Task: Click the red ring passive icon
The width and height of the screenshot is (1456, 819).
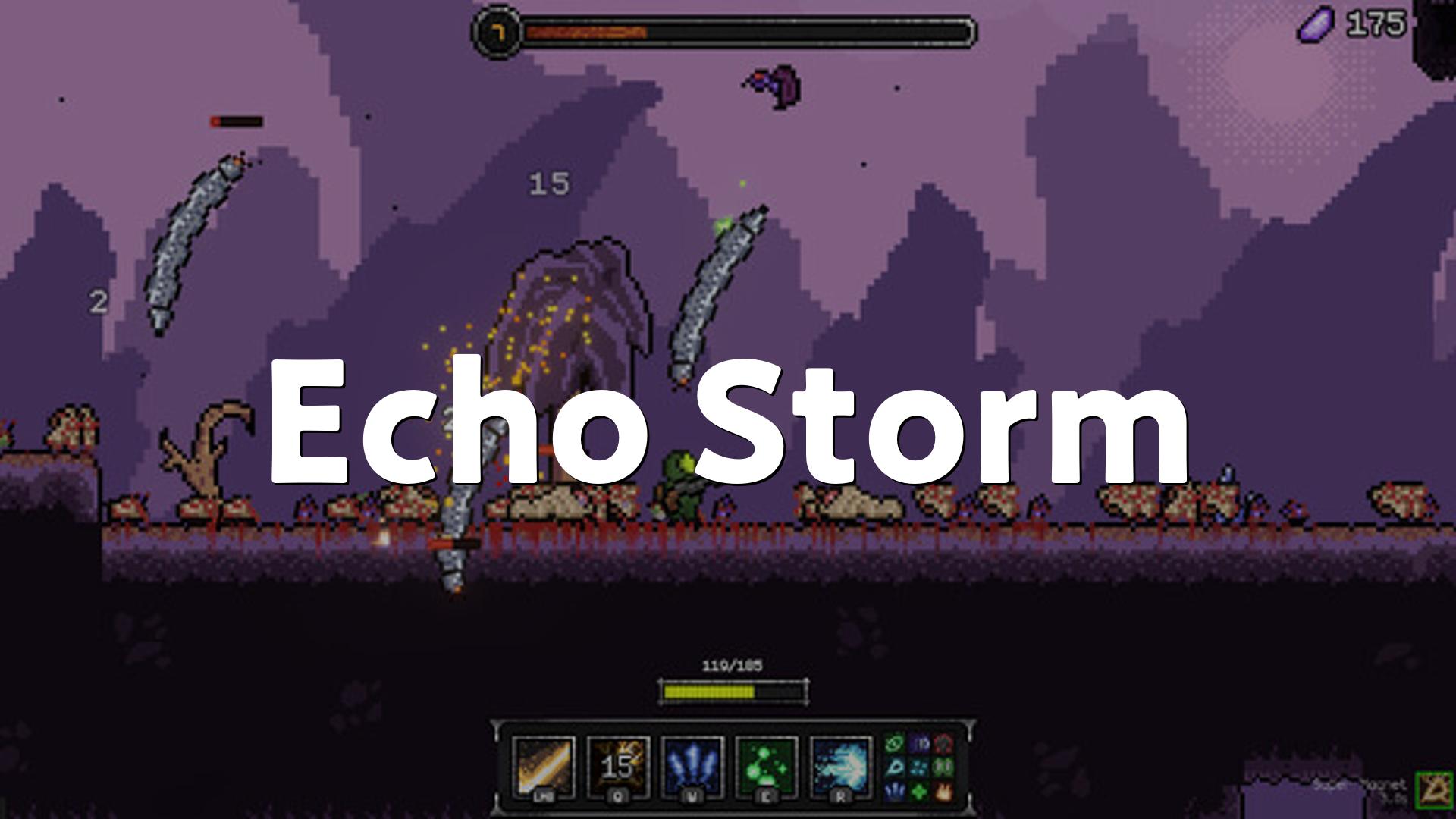Action: click(x=943, y=742)
